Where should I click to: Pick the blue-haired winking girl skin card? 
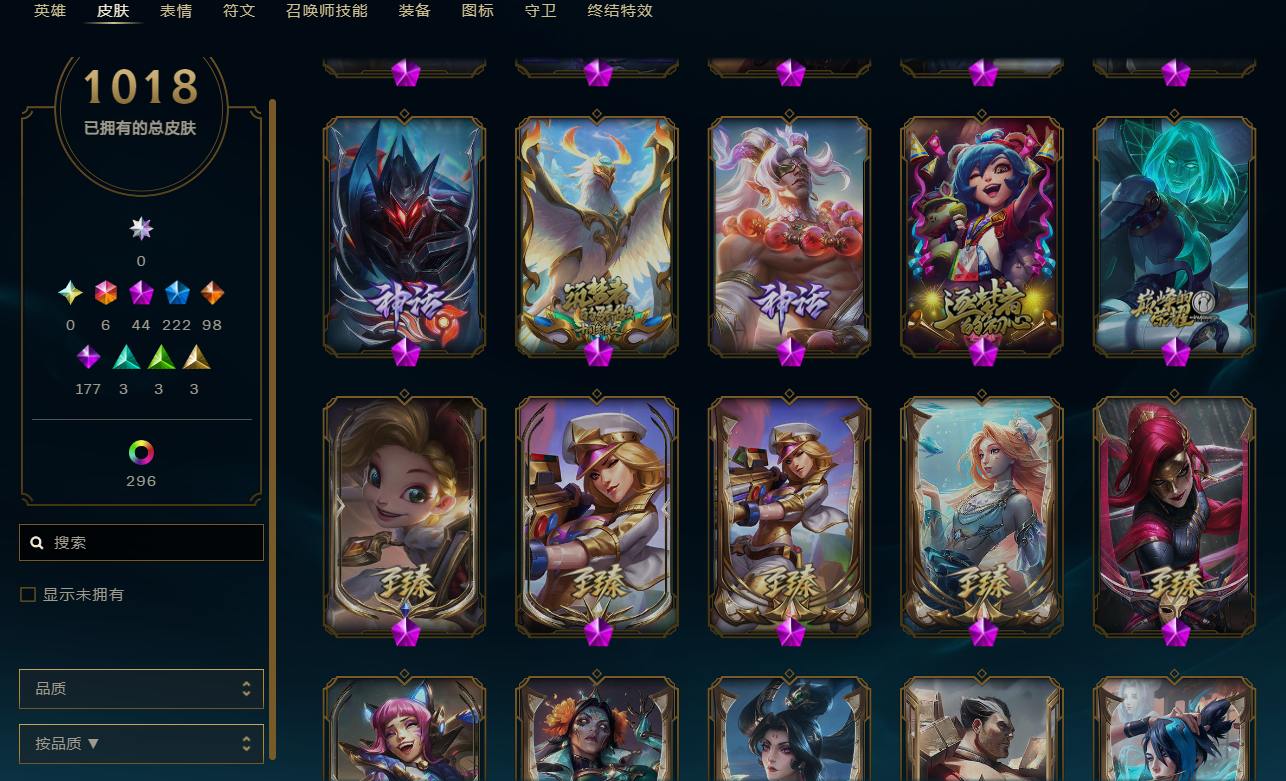pos(982,235)
